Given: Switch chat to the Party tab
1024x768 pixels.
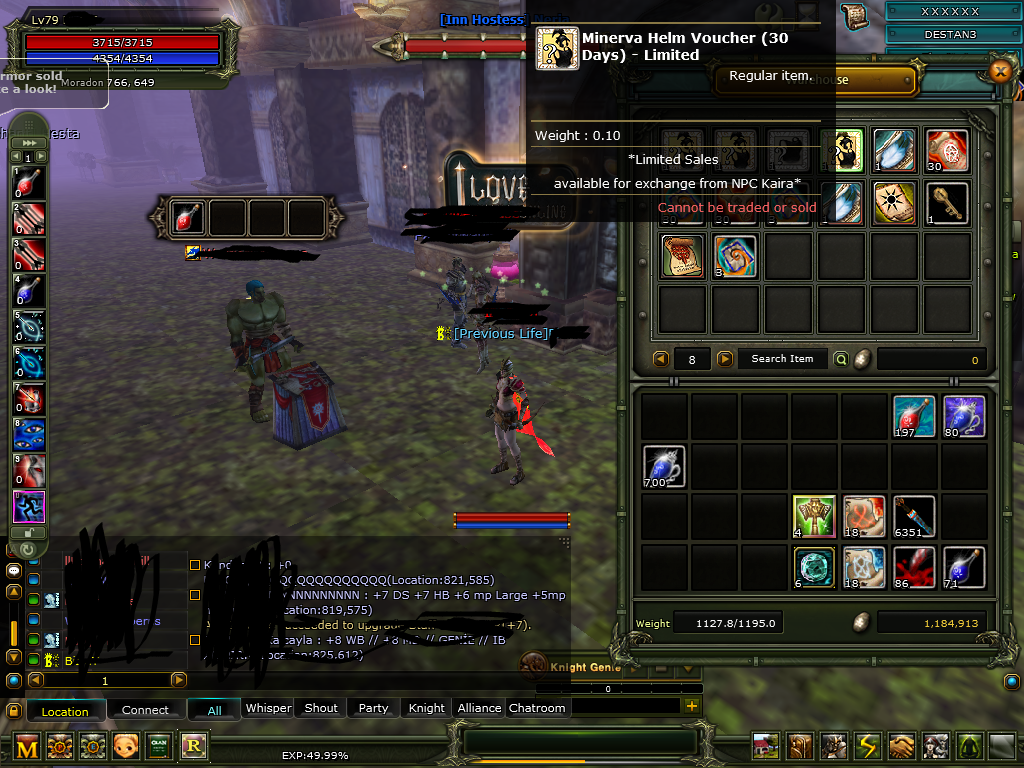Looking at the screenshot, I should click(x=373, y=708).
